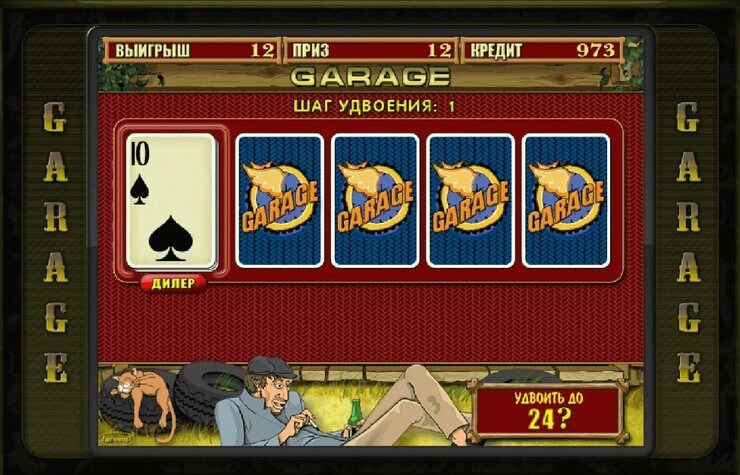Choose the last face-down Garage card in the row
740x475 pixels.
point(566,200)
